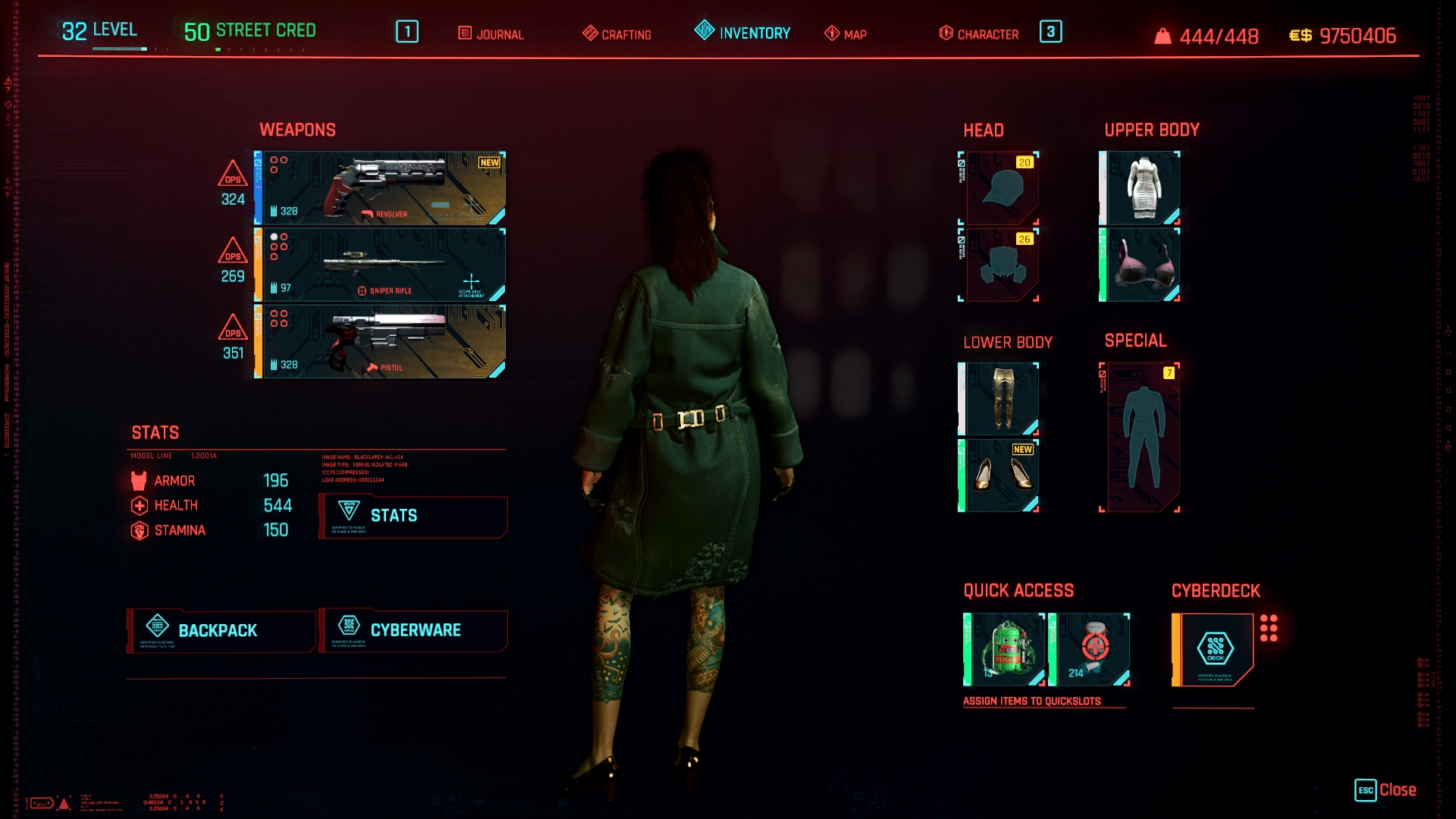Select the empty face mask slot
This screenshot has width=1456, height=819.
coord(1001,265)
